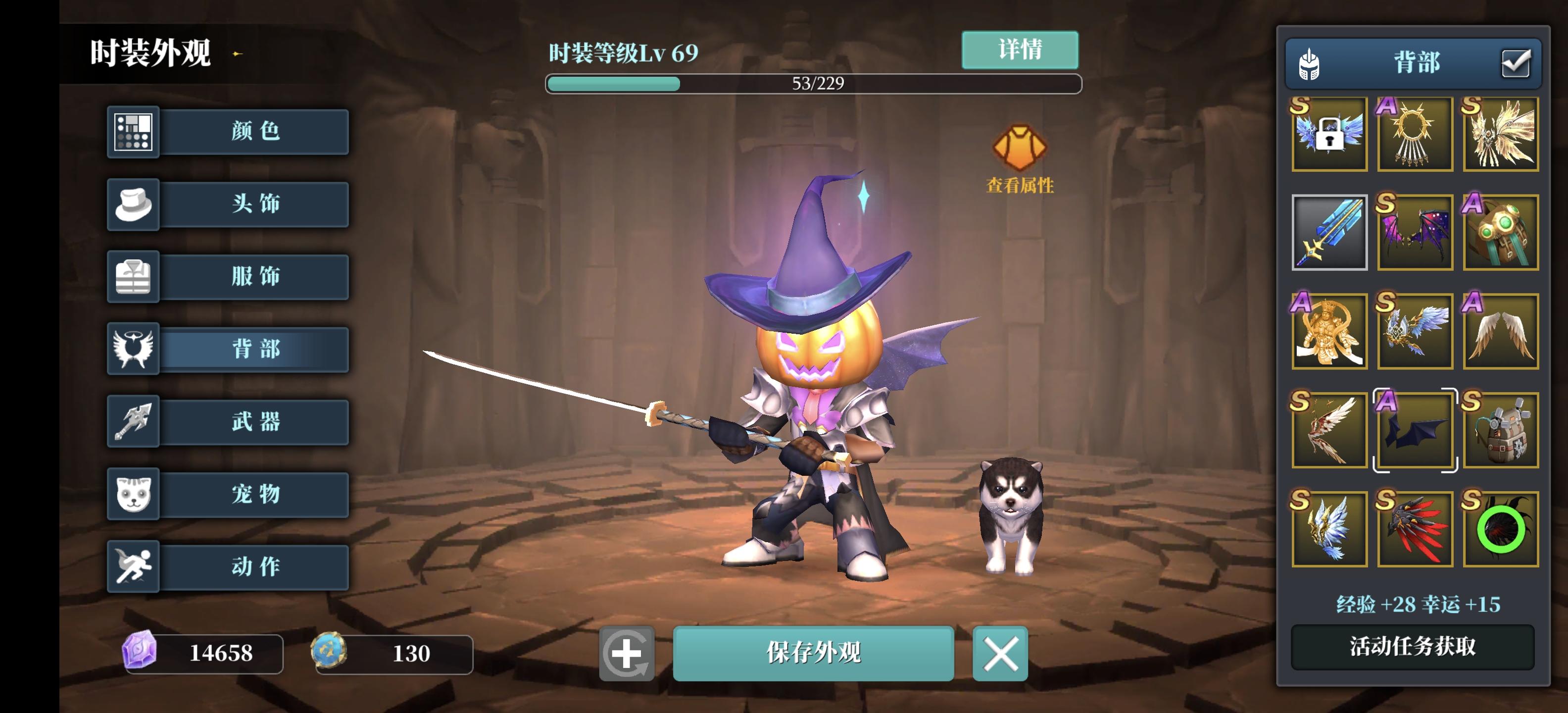
Task: Select the locked S-rank blue wings item
Action: 1330,134
